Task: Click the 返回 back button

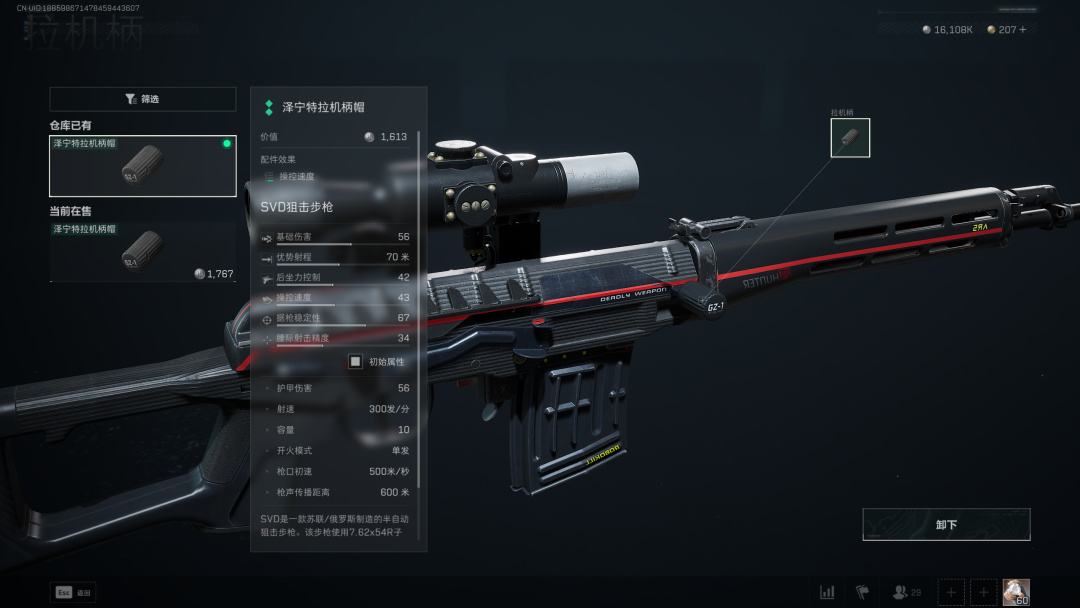Action: pos(73,592)
